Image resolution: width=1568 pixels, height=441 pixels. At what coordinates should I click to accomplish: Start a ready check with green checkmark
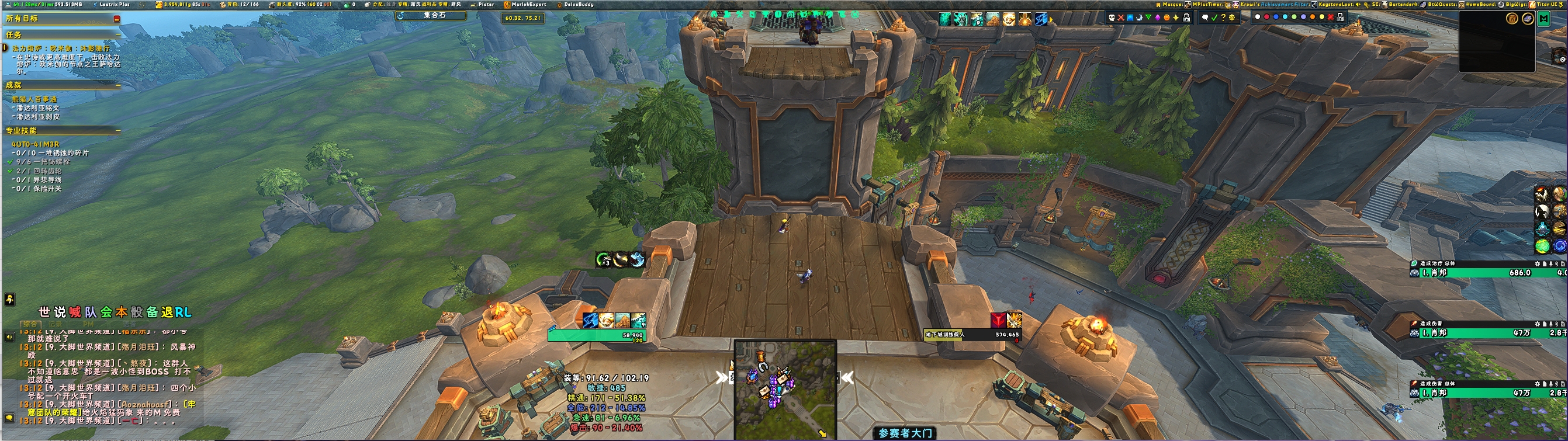point(1214,18)
